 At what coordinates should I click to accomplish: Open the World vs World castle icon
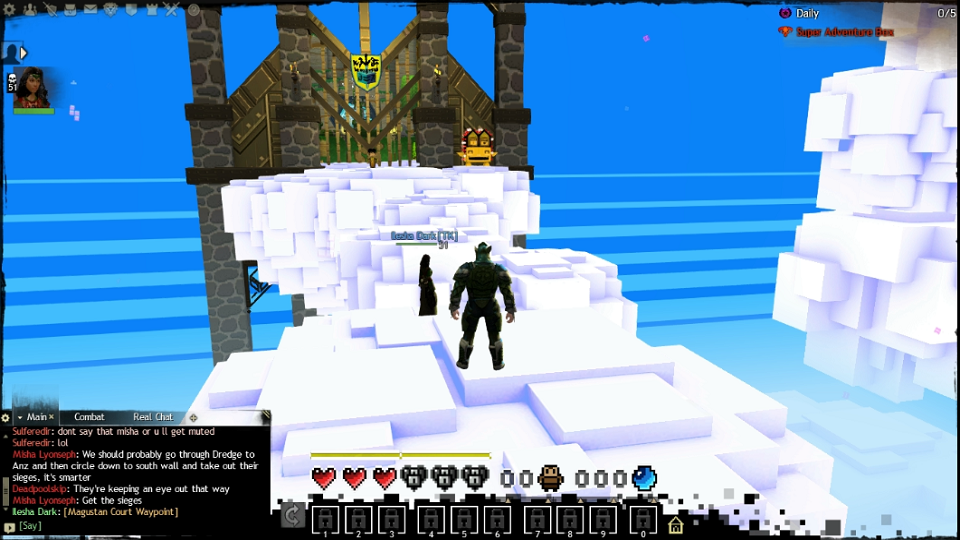151,9
